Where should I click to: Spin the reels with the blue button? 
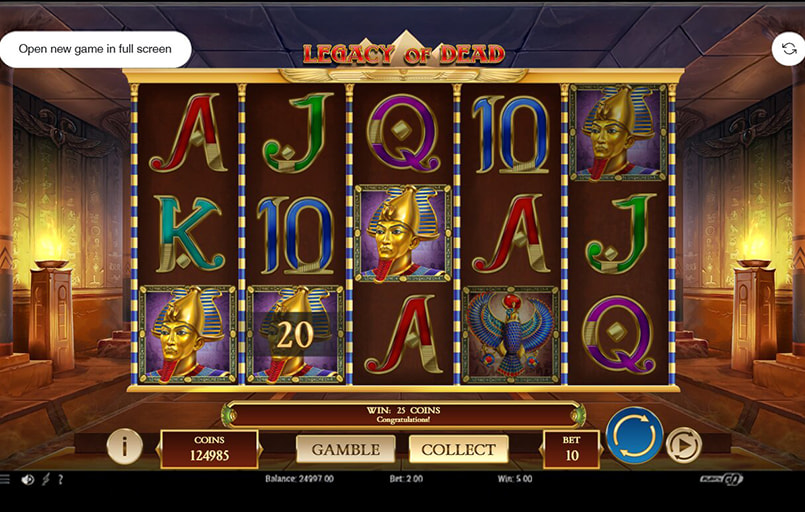tap(634, 435)
